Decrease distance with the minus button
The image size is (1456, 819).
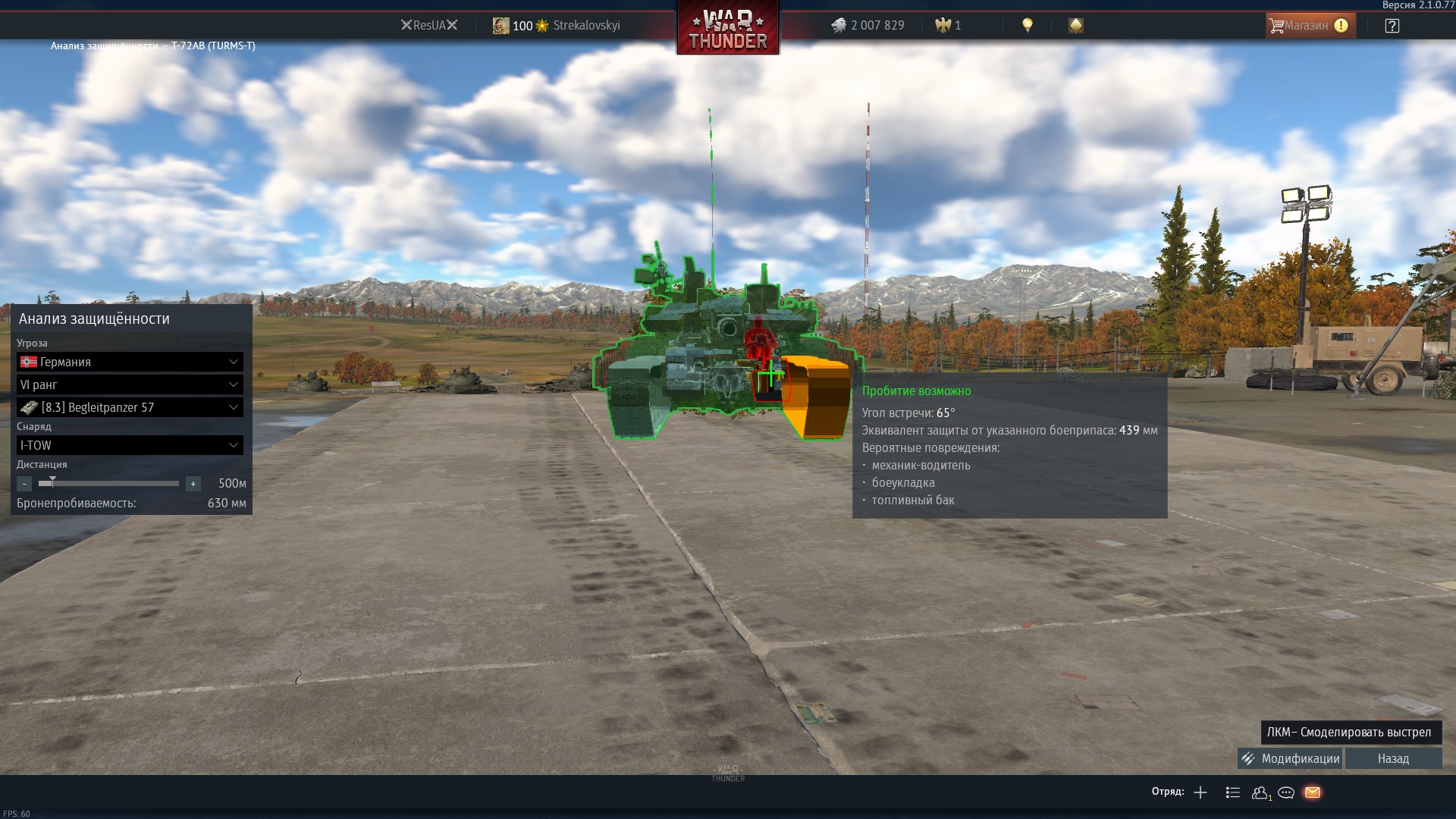[x=24, y=484]
